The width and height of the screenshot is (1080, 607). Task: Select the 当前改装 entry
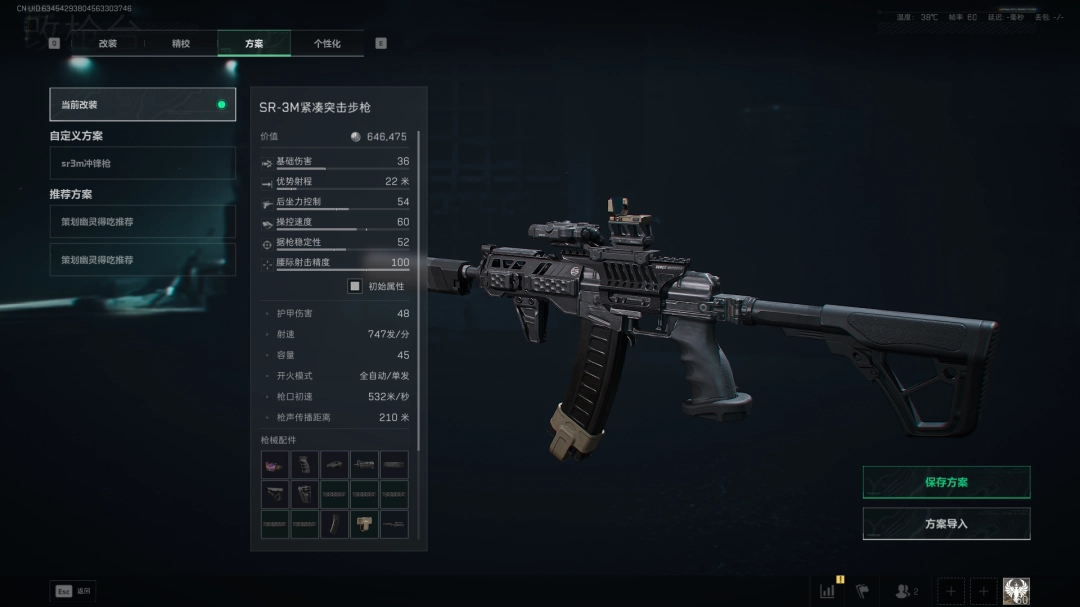pos(142,104)
